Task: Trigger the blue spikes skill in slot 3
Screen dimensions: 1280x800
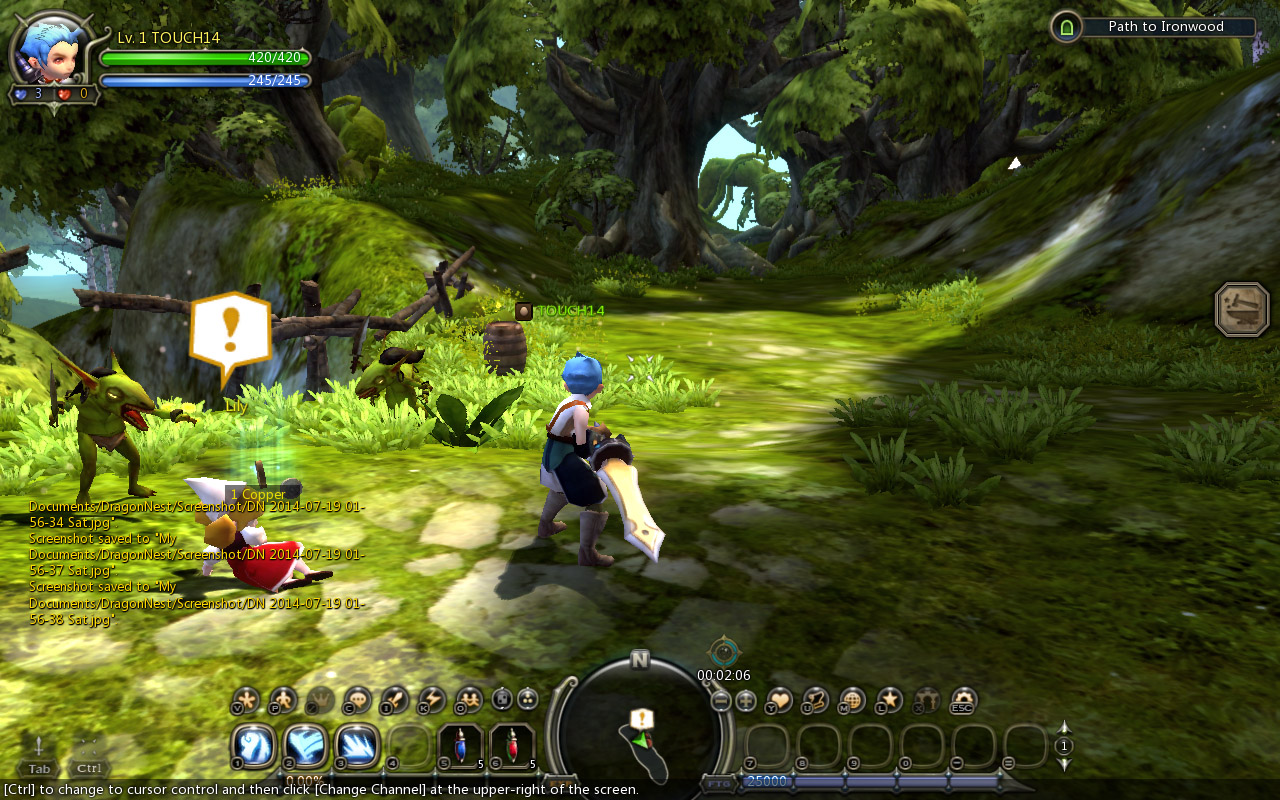Action: 357,746
